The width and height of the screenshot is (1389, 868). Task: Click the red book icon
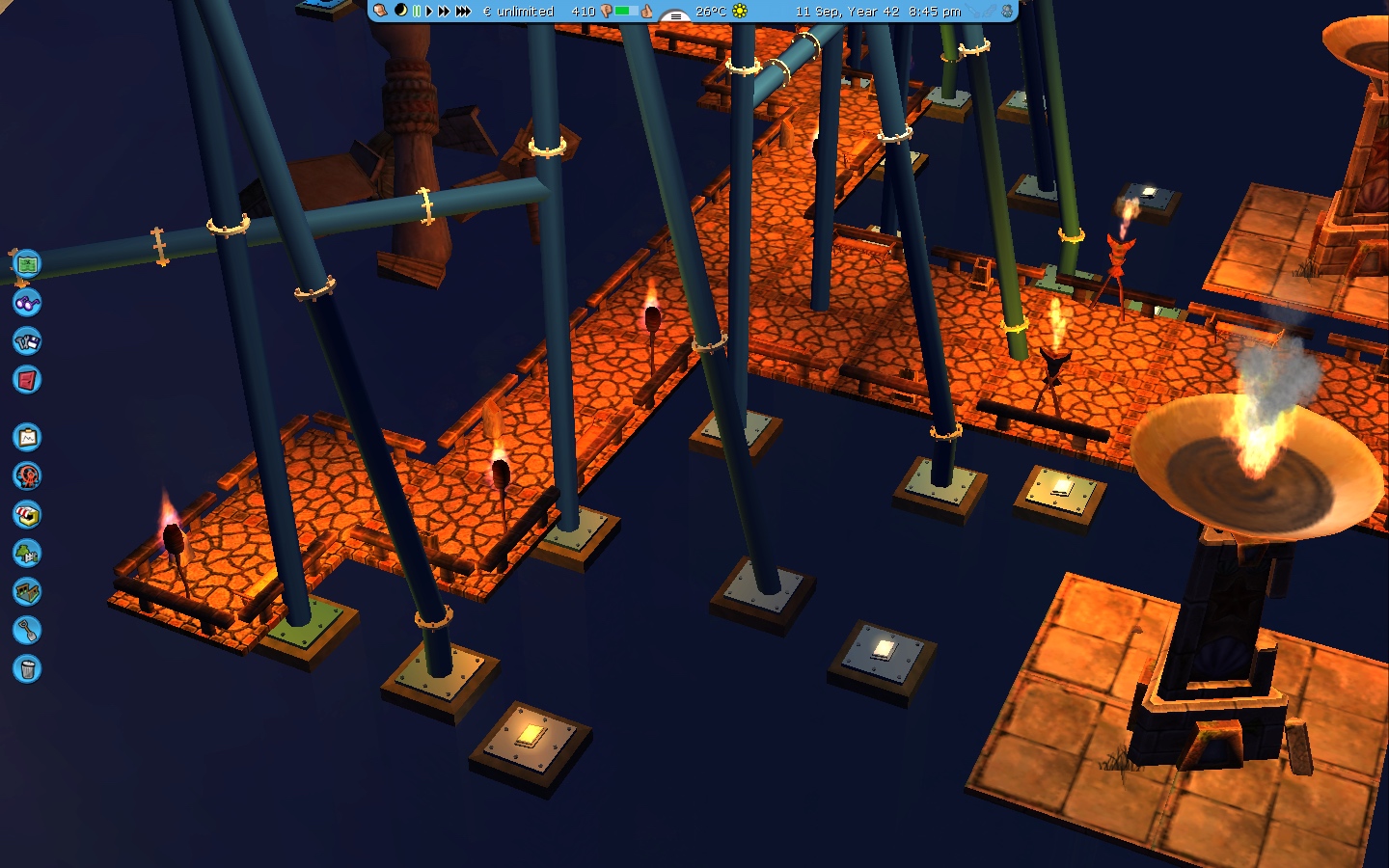point(27,380)
